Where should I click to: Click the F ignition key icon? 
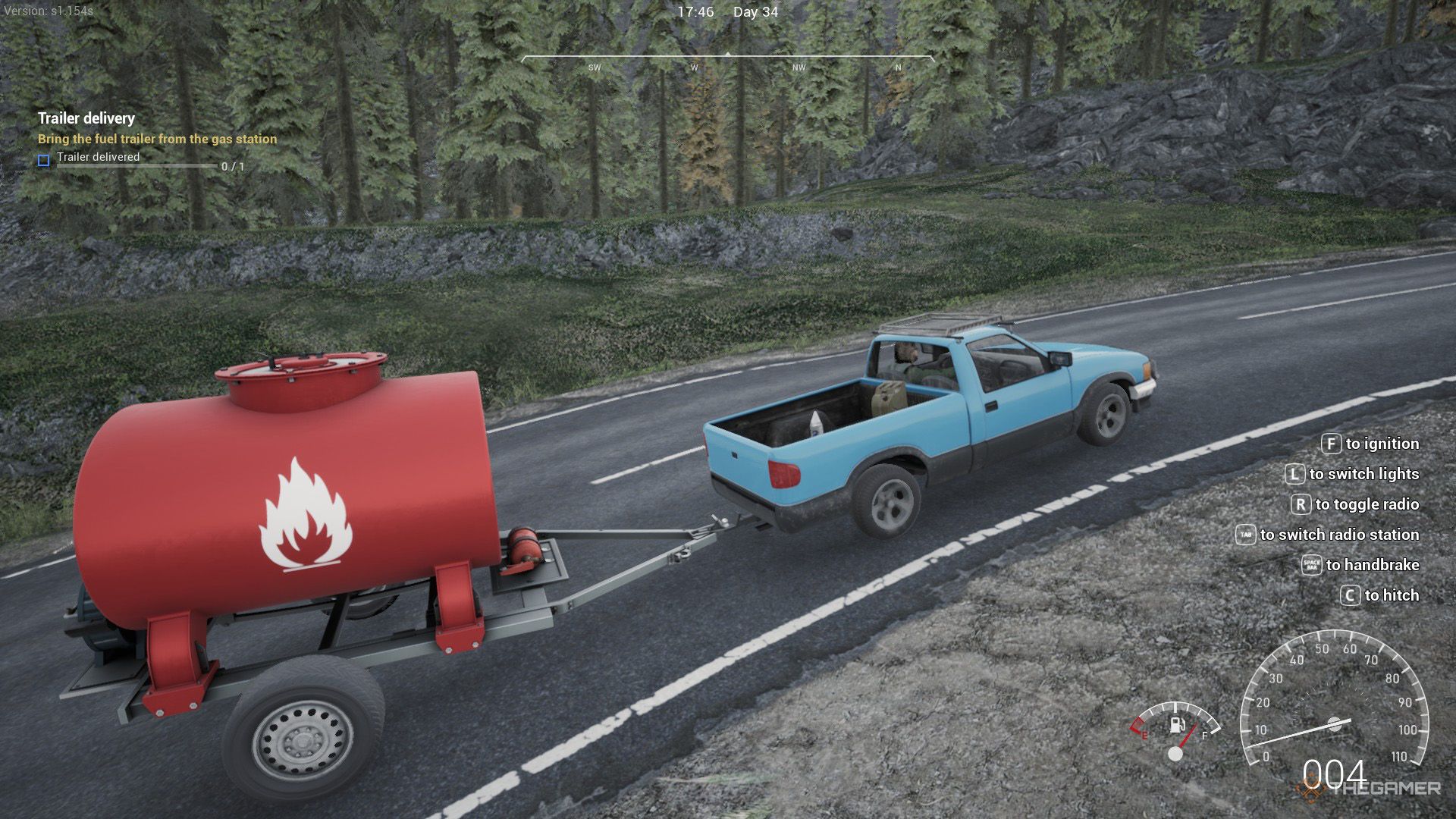tap(1330, 443)
